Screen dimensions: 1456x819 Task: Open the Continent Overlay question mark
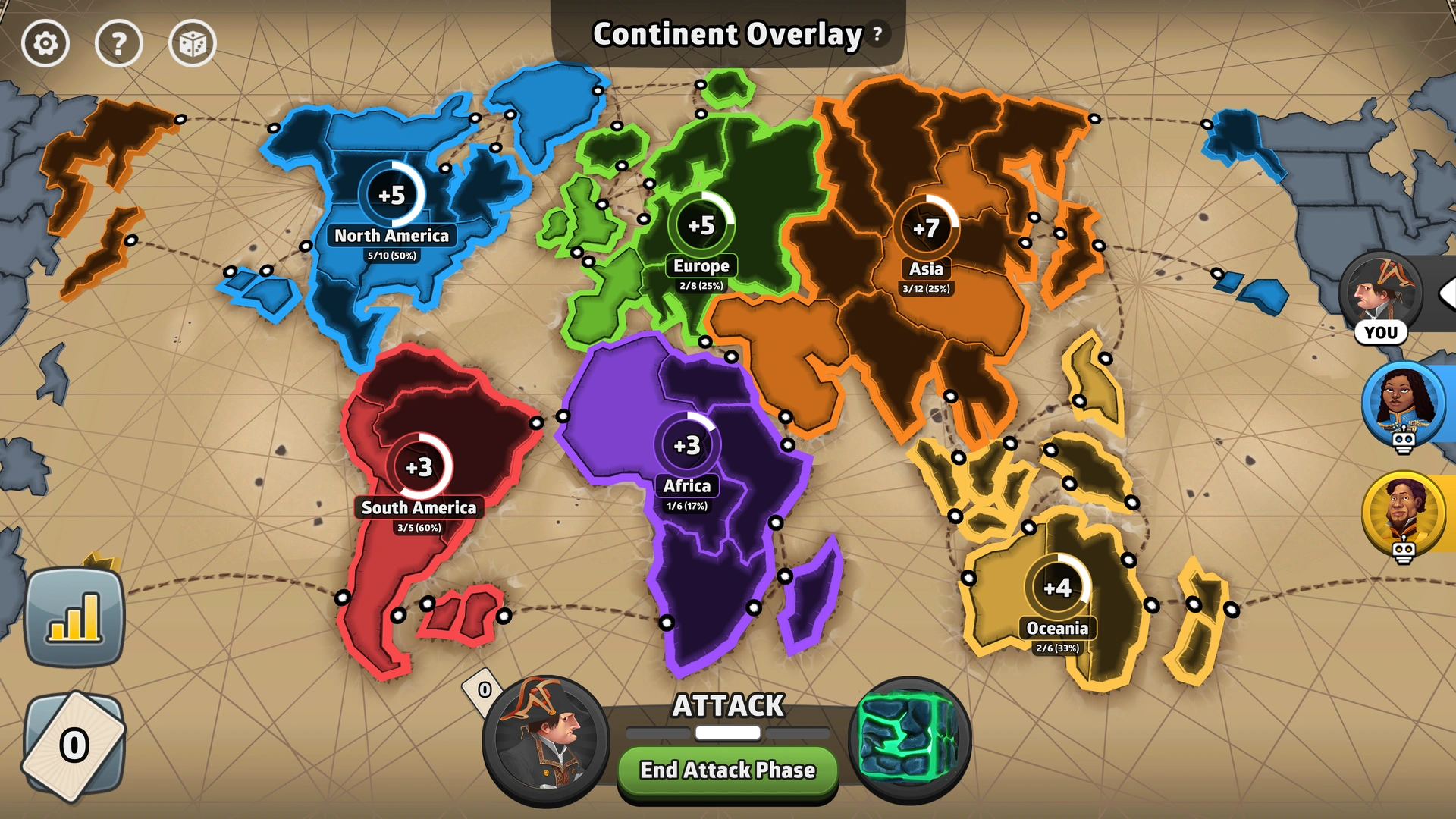pyautogui.click(x=877, y=33)
